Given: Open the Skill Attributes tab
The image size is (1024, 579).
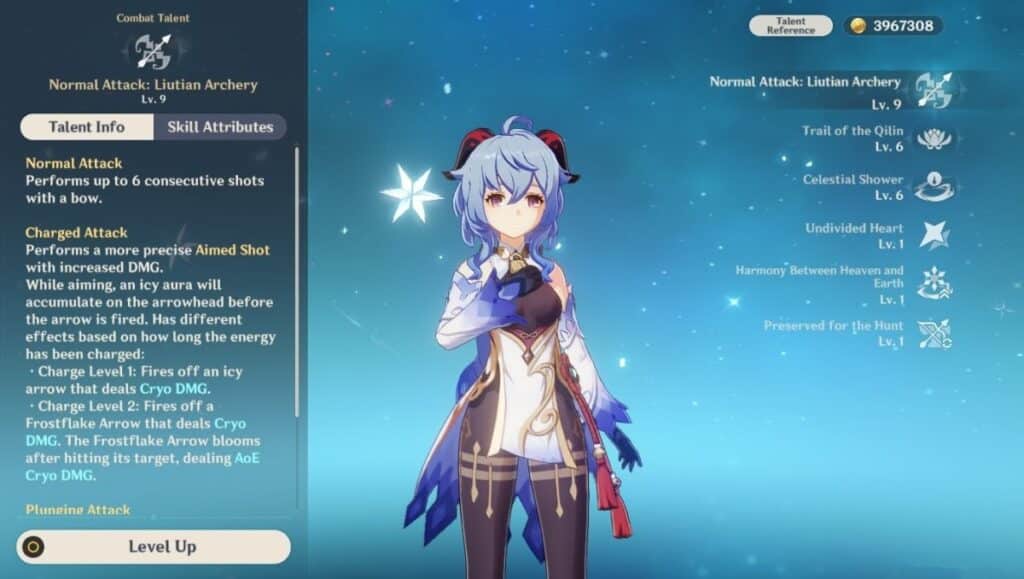Looking at the screenshot, I should 220,127.
